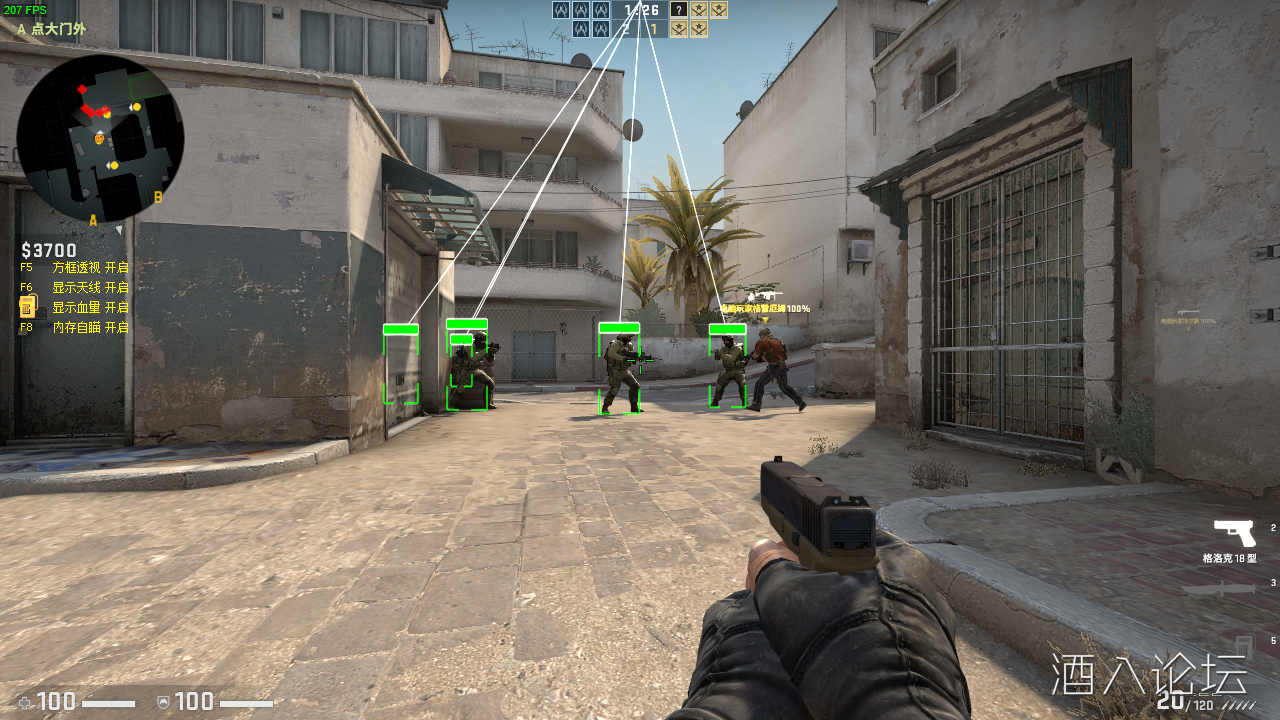Toggle the F6 显示天线 setting
The image size is (1280, 720).
[77, 287]
